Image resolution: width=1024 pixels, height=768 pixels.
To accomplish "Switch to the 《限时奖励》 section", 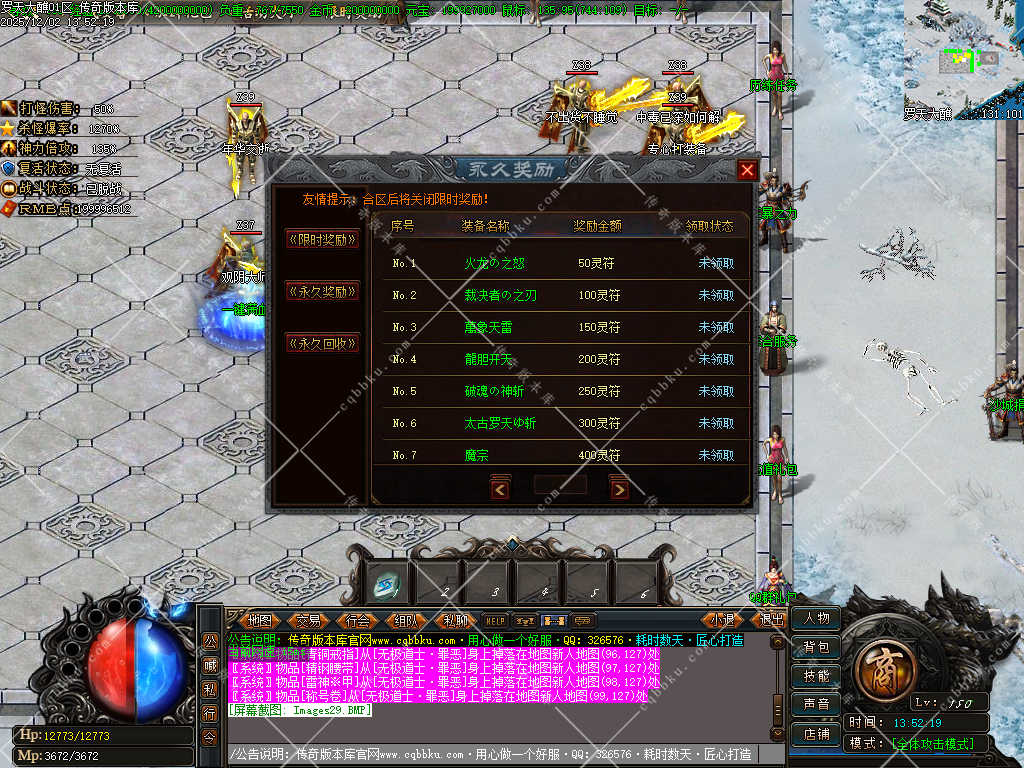I will click(322, 239).
